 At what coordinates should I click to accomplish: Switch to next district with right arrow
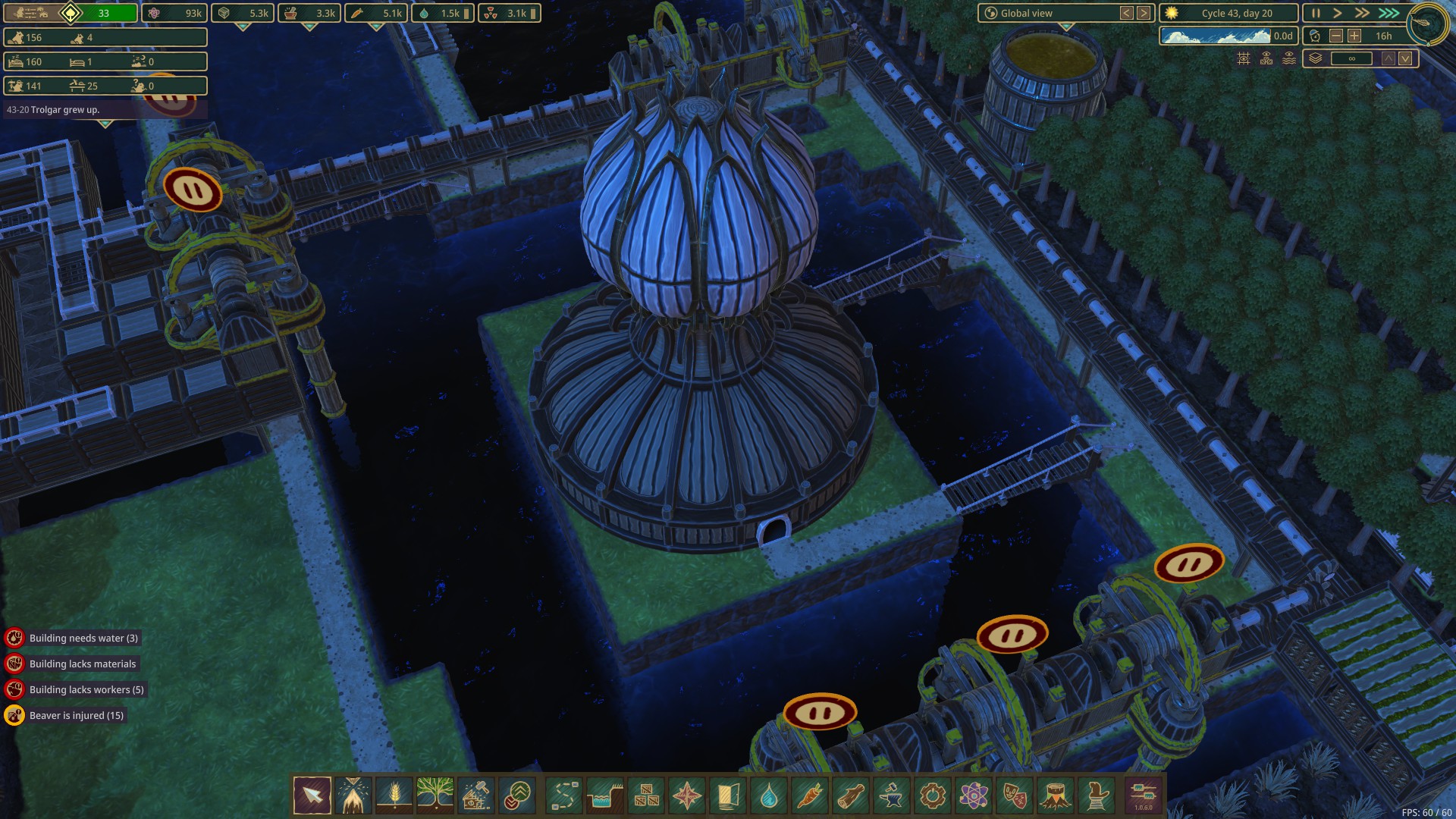point(1144,13)
